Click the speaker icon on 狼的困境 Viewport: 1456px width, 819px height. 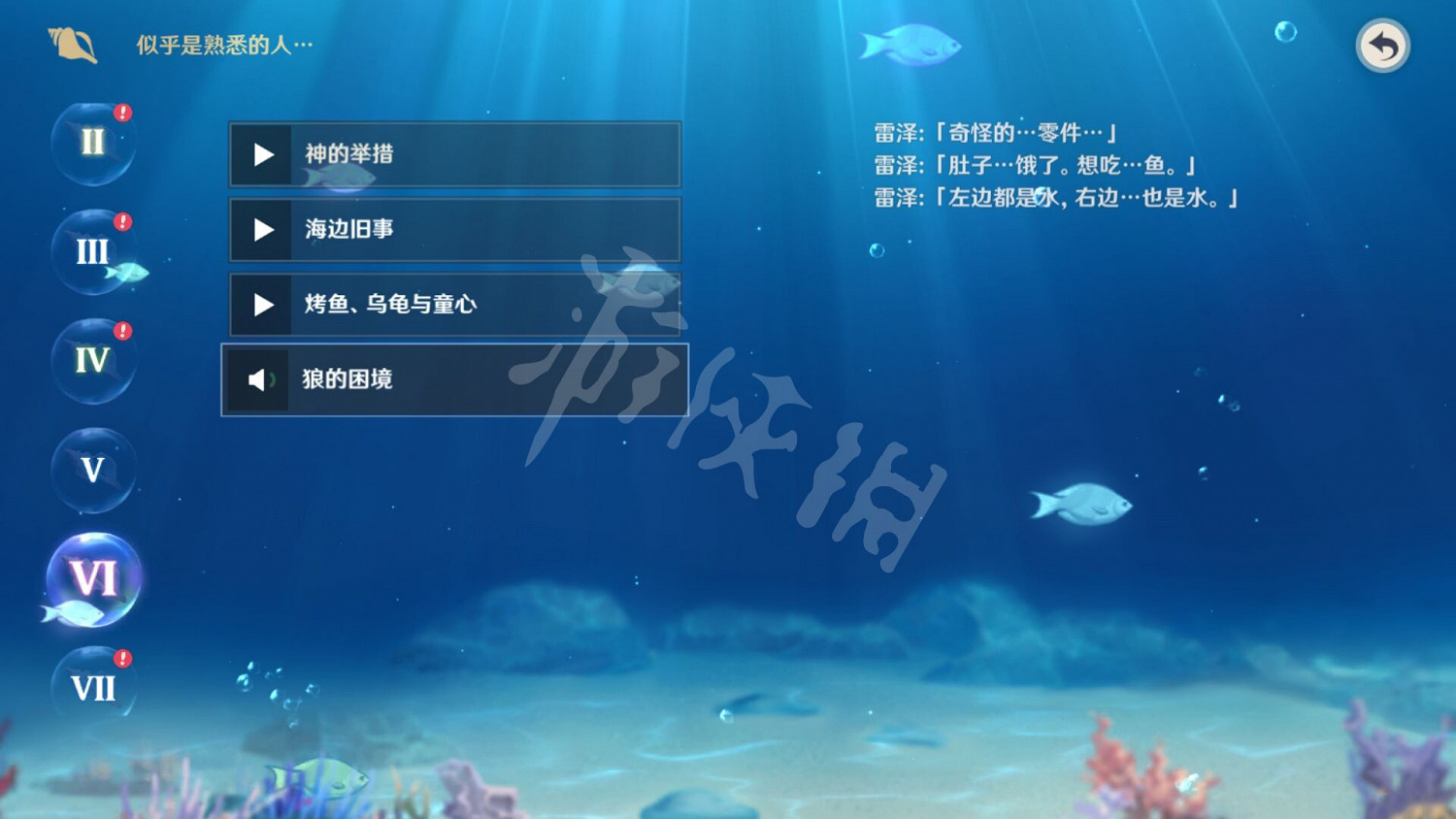pyautogui.click(x=259, y=380)
